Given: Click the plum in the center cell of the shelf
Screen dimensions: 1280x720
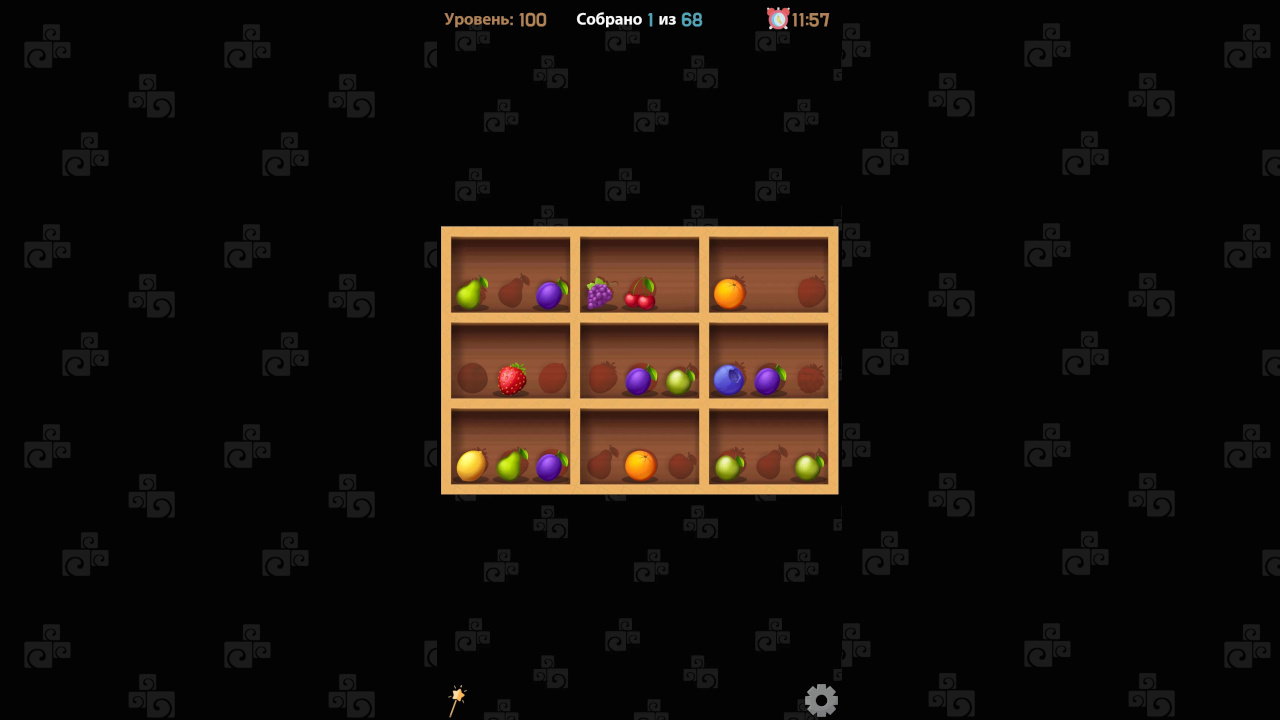Looking at the screenshot, I should coord(640,381).
